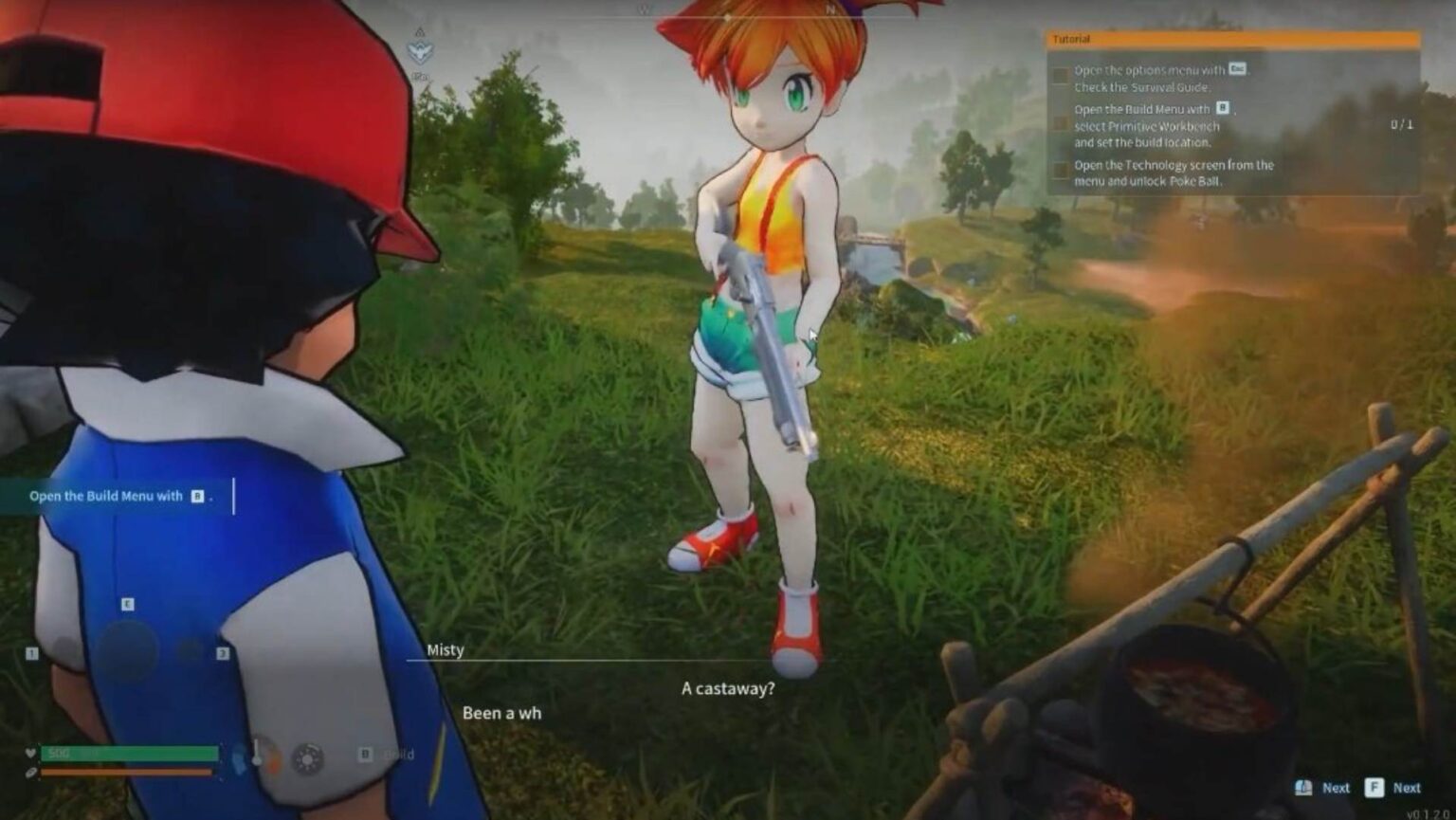Image resolution: width=1456 pixels, height=820 pixels.
Task: Select the E interact prompt on the character
Action: 127,603
